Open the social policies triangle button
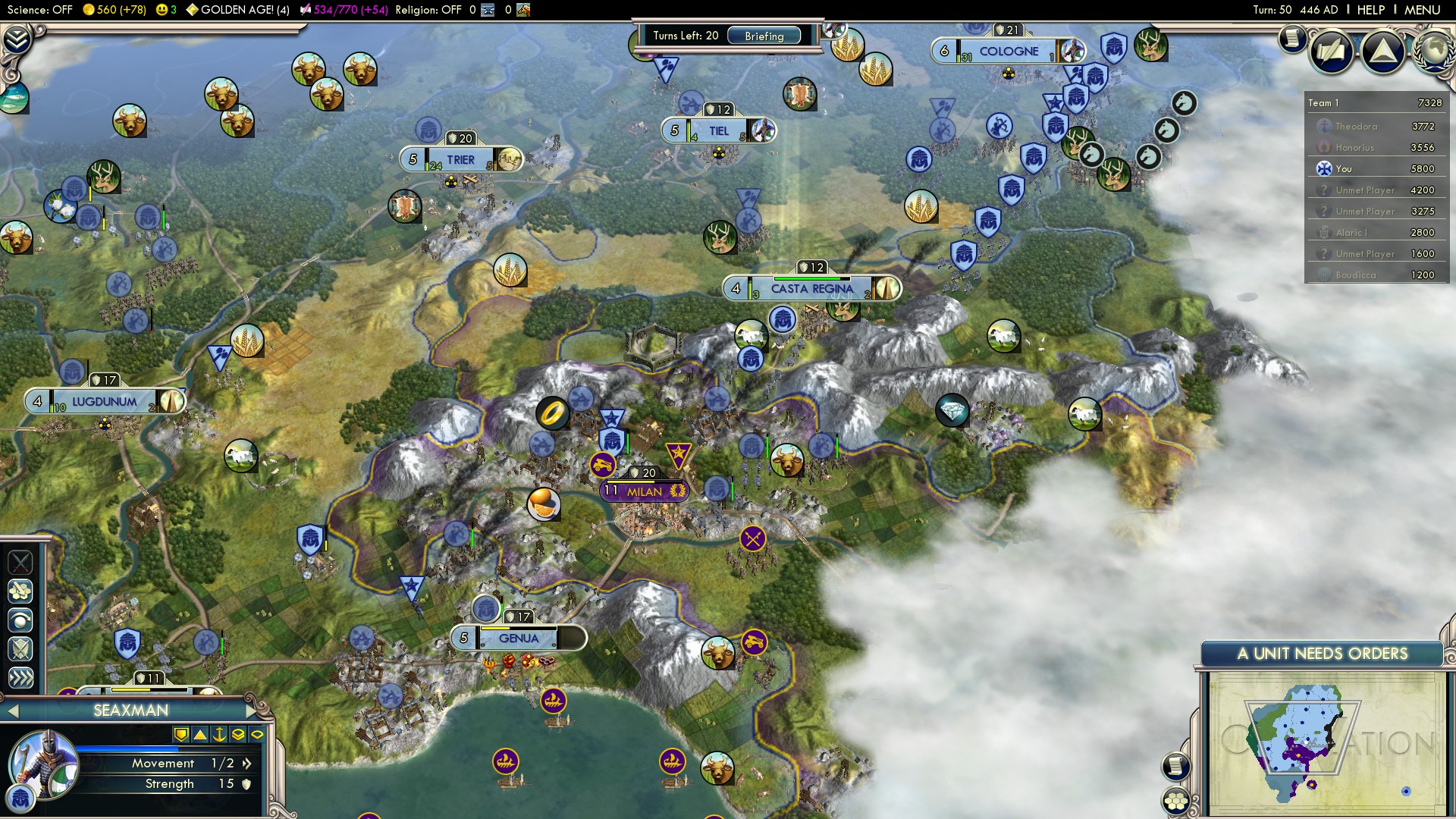 pos(1382,52)
